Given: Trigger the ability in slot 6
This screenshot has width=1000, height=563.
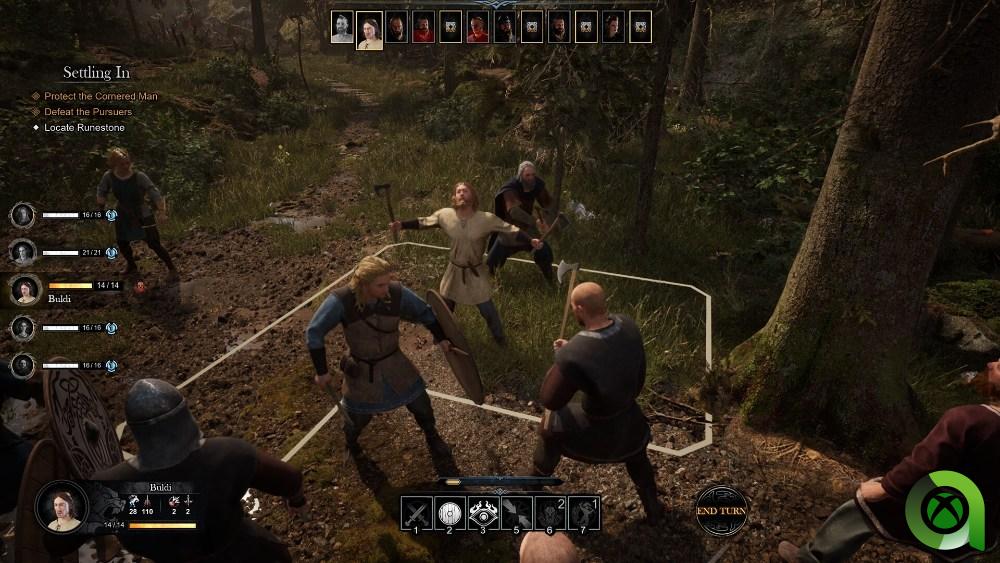Looking at the screenshot, I should 551,512.
